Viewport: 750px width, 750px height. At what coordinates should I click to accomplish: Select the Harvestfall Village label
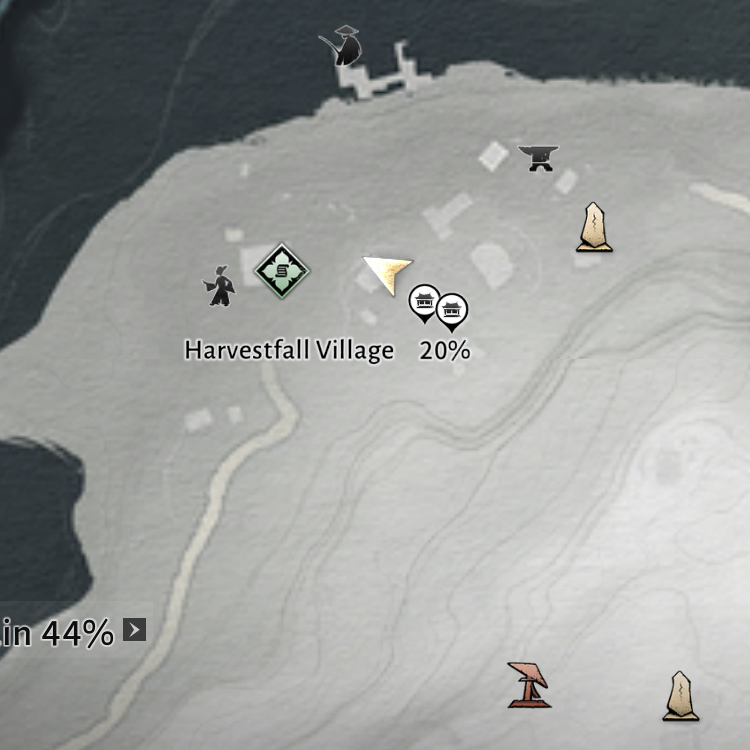[289, 351]
